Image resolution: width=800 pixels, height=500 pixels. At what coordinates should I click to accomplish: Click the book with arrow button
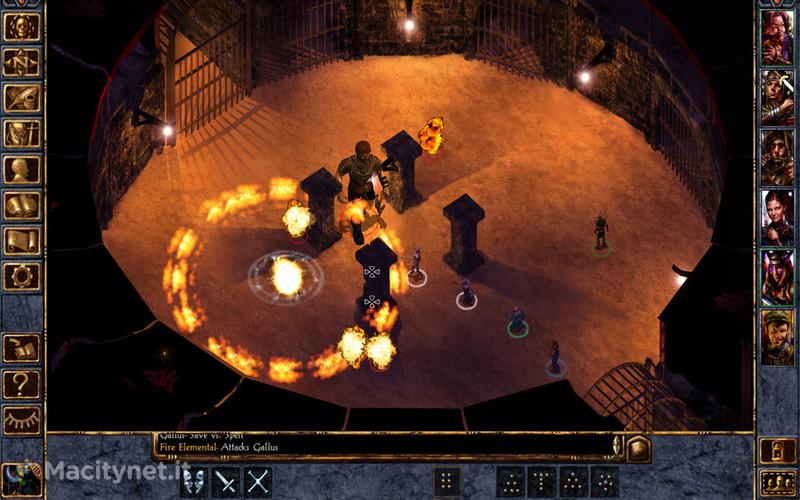click(x=21, y=348)
